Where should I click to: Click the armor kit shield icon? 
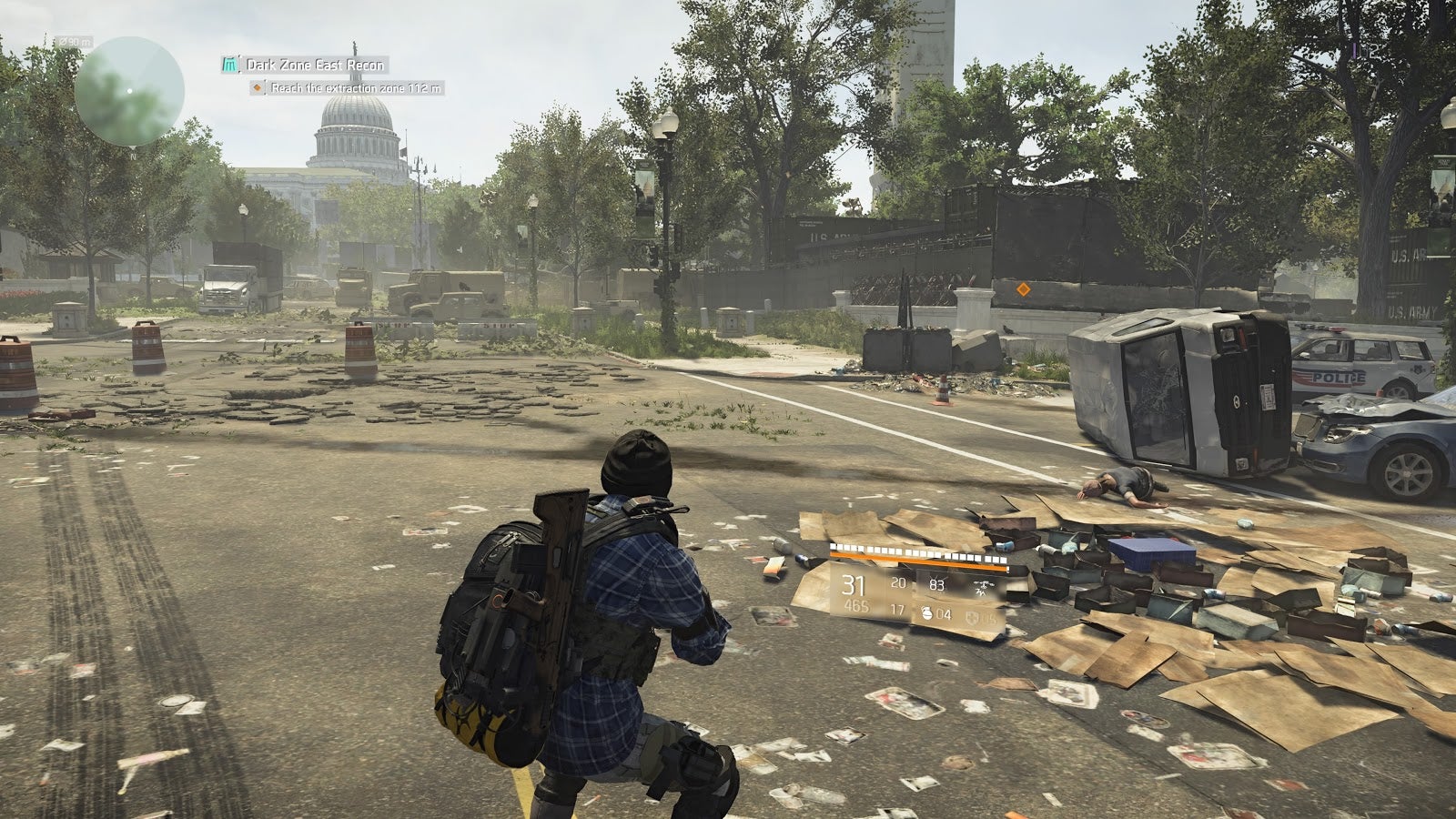point(970,615)
